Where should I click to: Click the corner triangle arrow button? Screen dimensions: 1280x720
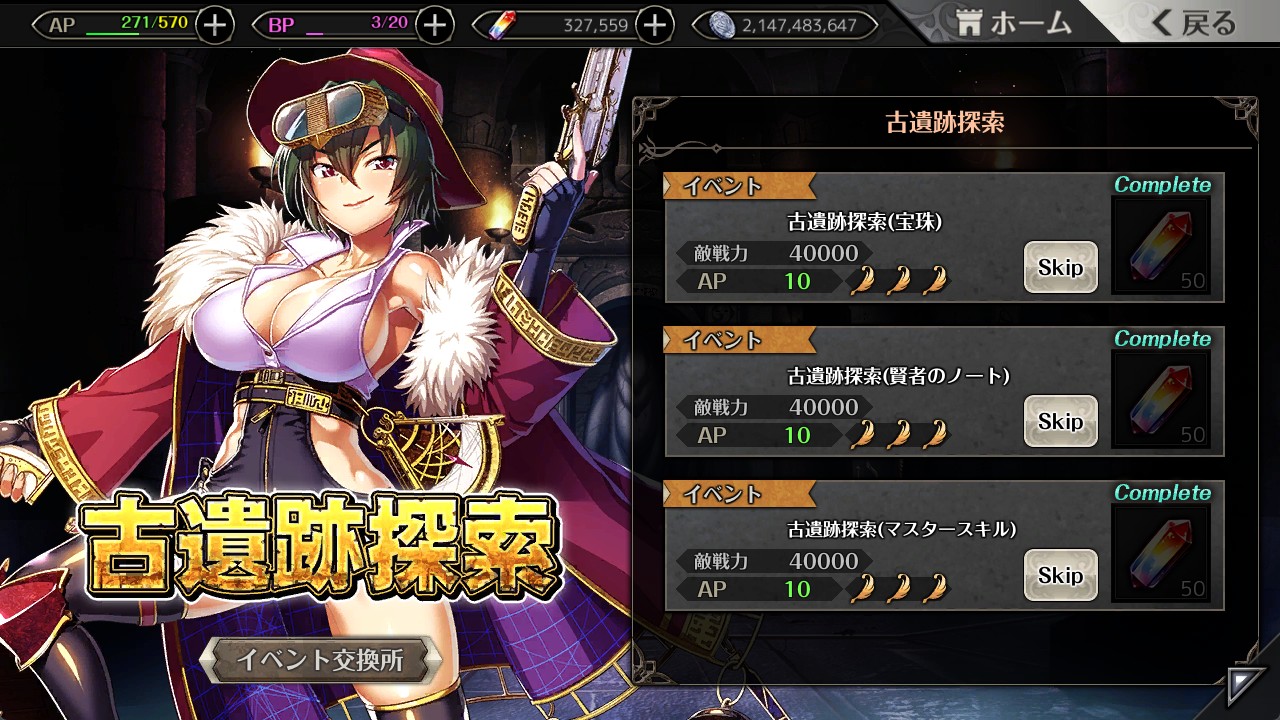pos(1245,687)
